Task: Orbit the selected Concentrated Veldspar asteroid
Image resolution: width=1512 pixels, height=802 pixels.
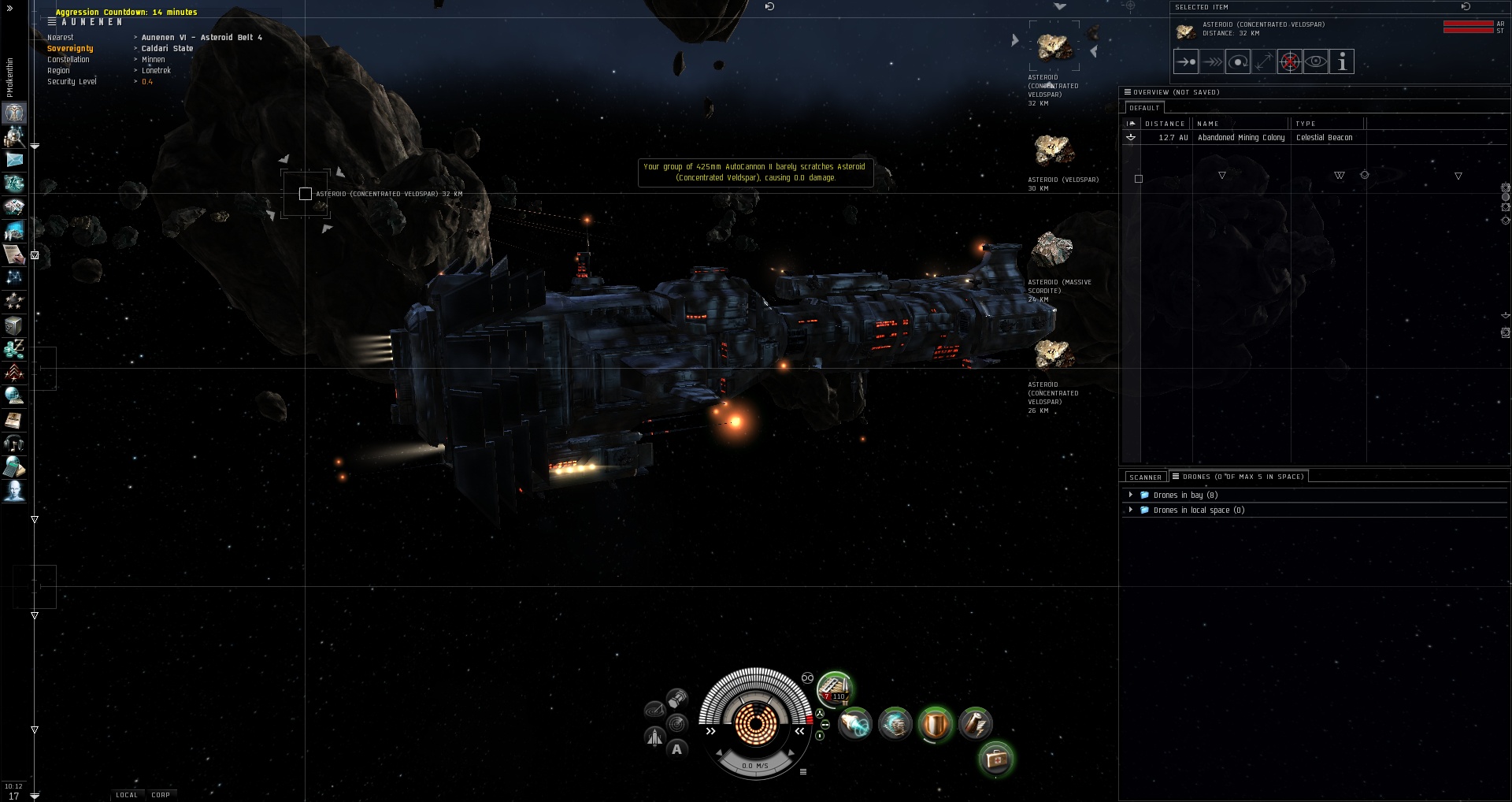Action: 1237,61
